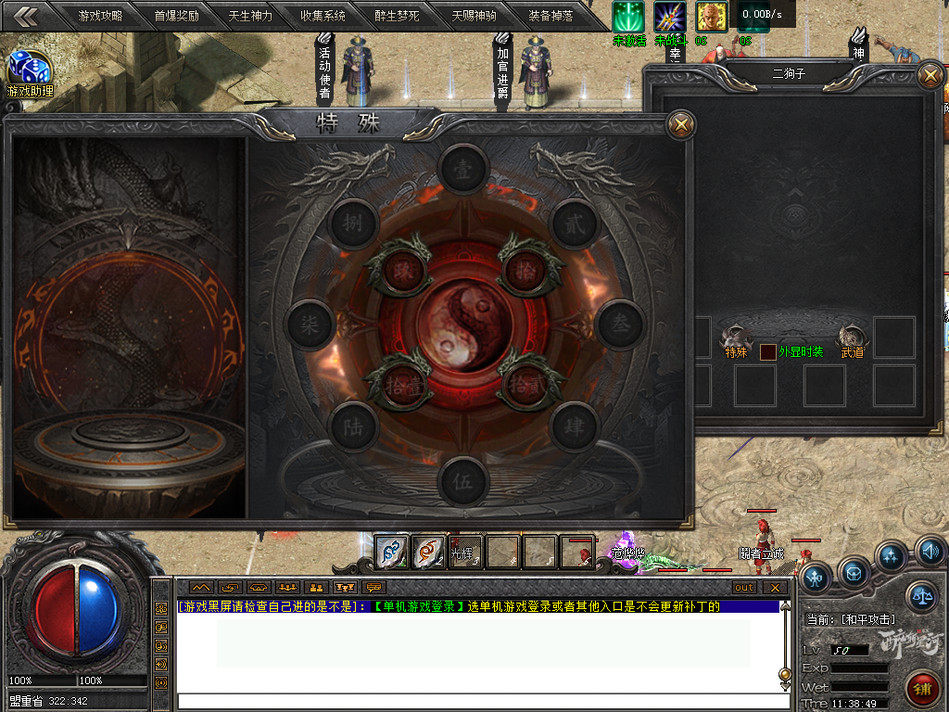Select the 叁 slot on the wheel

point(620,324)
